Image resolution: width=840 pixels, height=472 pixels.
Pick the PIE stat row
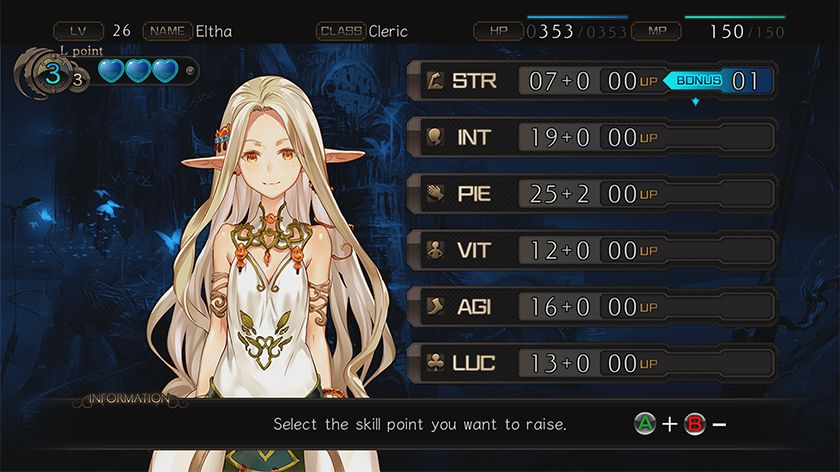click(x=592, y=194)
